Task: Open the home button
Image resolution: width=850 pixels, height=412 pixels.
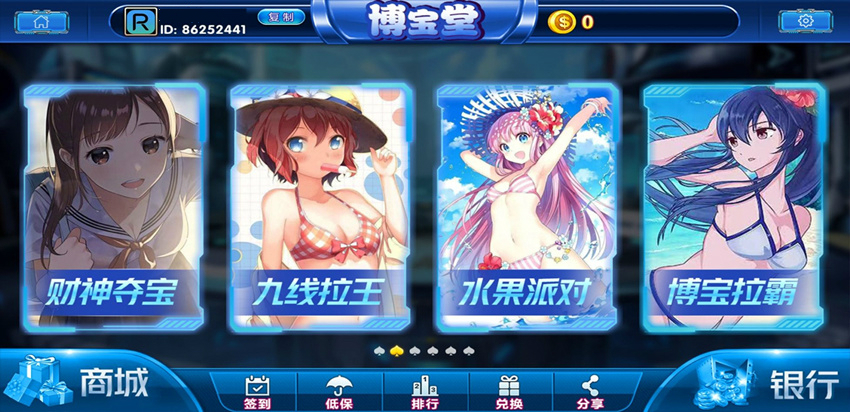Action: tap(41, 21)
